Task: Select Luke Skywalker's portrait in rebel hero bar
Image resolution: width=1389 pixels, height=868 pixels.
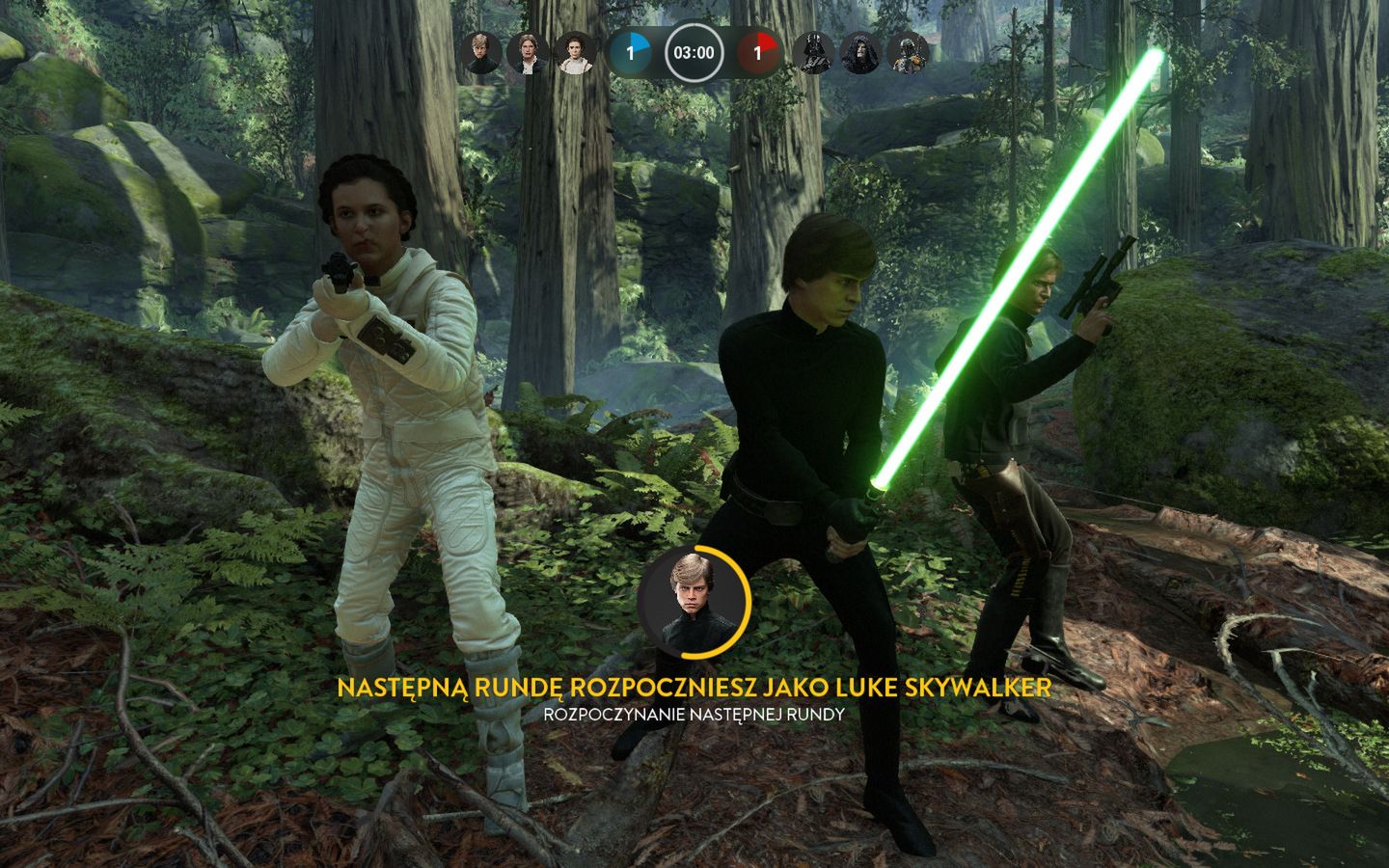Action: coord(481,51)
